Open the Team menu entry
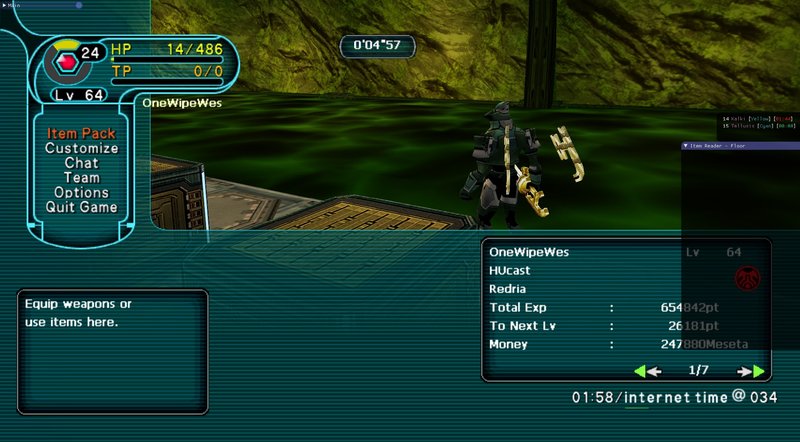Image resolution: width=800 pixels, height=442 pixels. pos(81,178)
